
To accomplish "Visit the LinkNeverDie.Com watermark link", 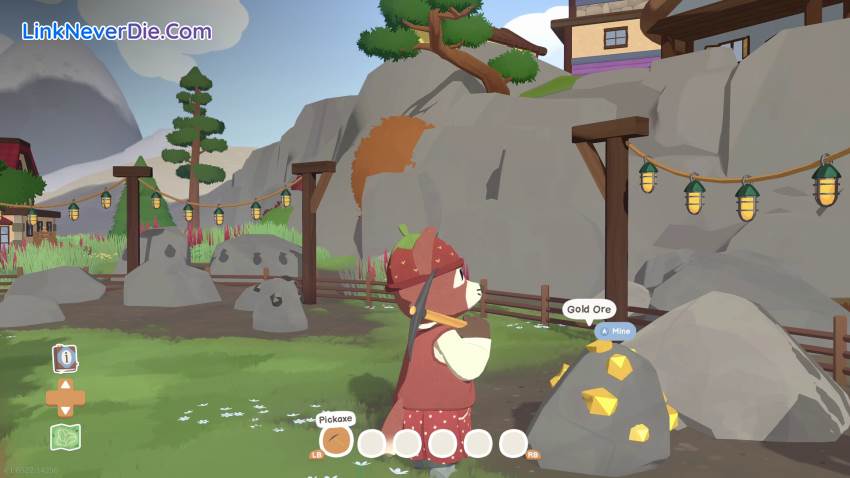I will [116, 31].
